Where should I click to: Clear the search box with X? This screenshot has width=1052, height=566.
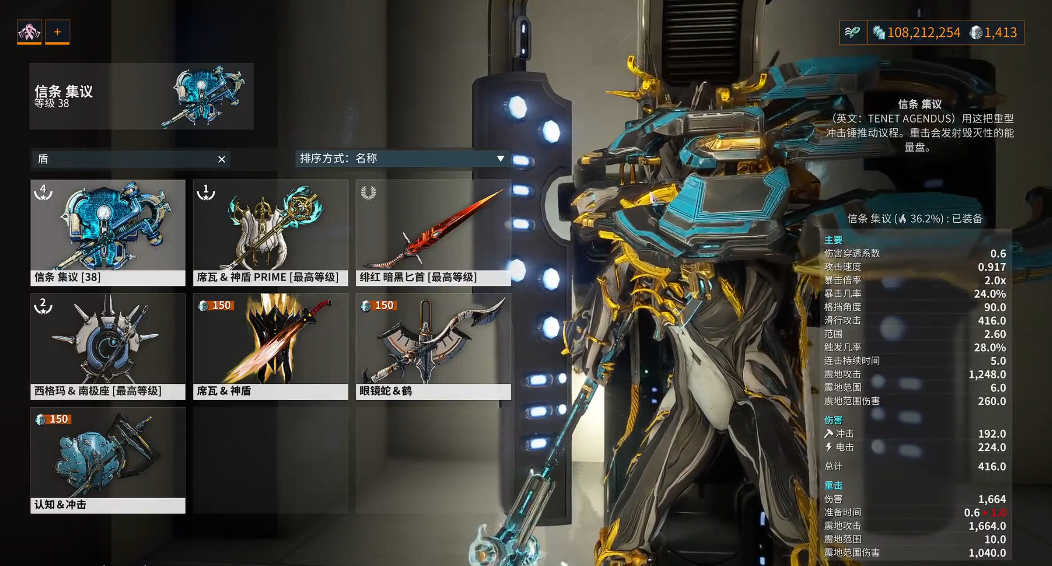[x=222, y=159]
